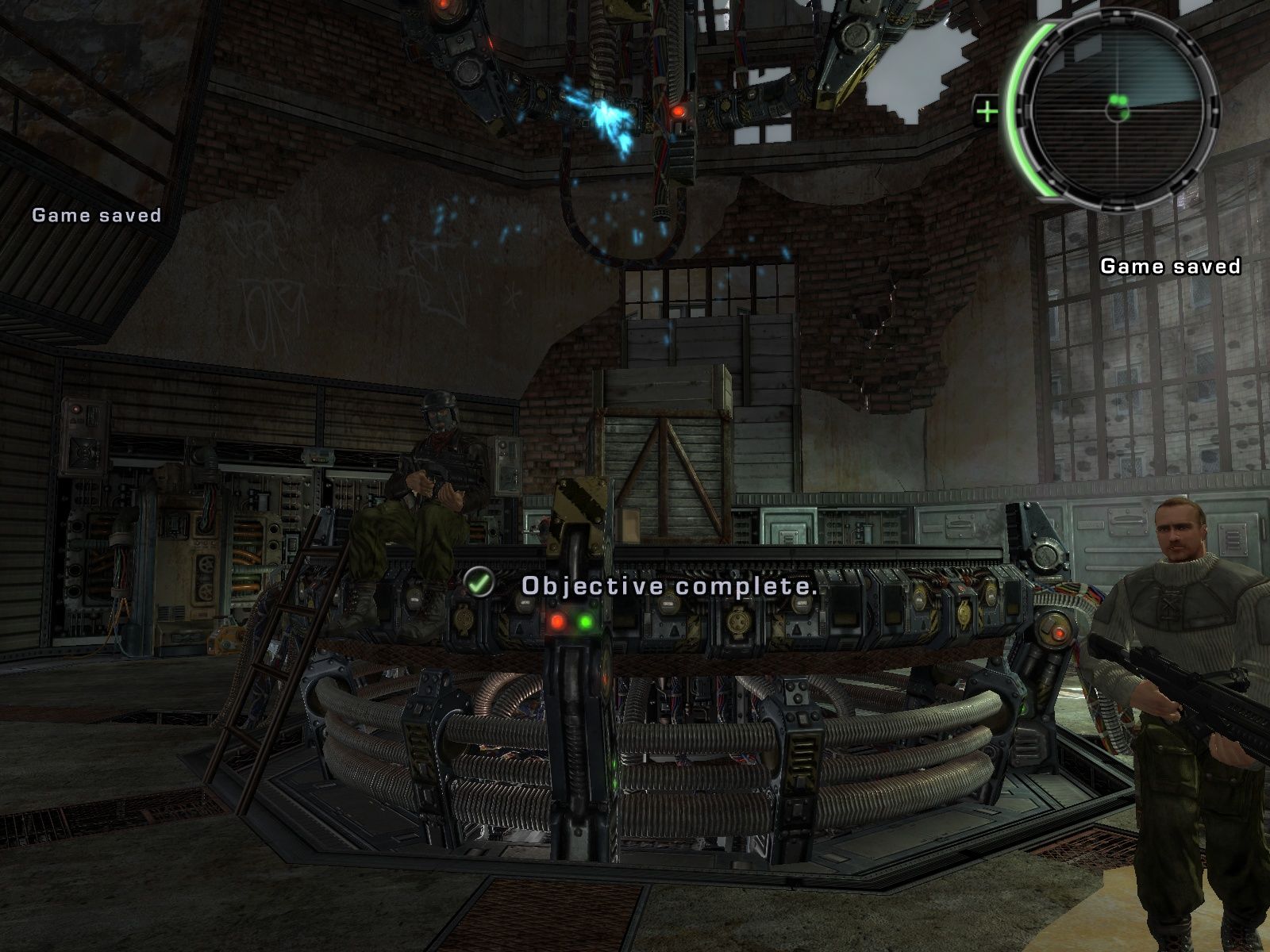Click the circular radar minimap

point(1117,111)
